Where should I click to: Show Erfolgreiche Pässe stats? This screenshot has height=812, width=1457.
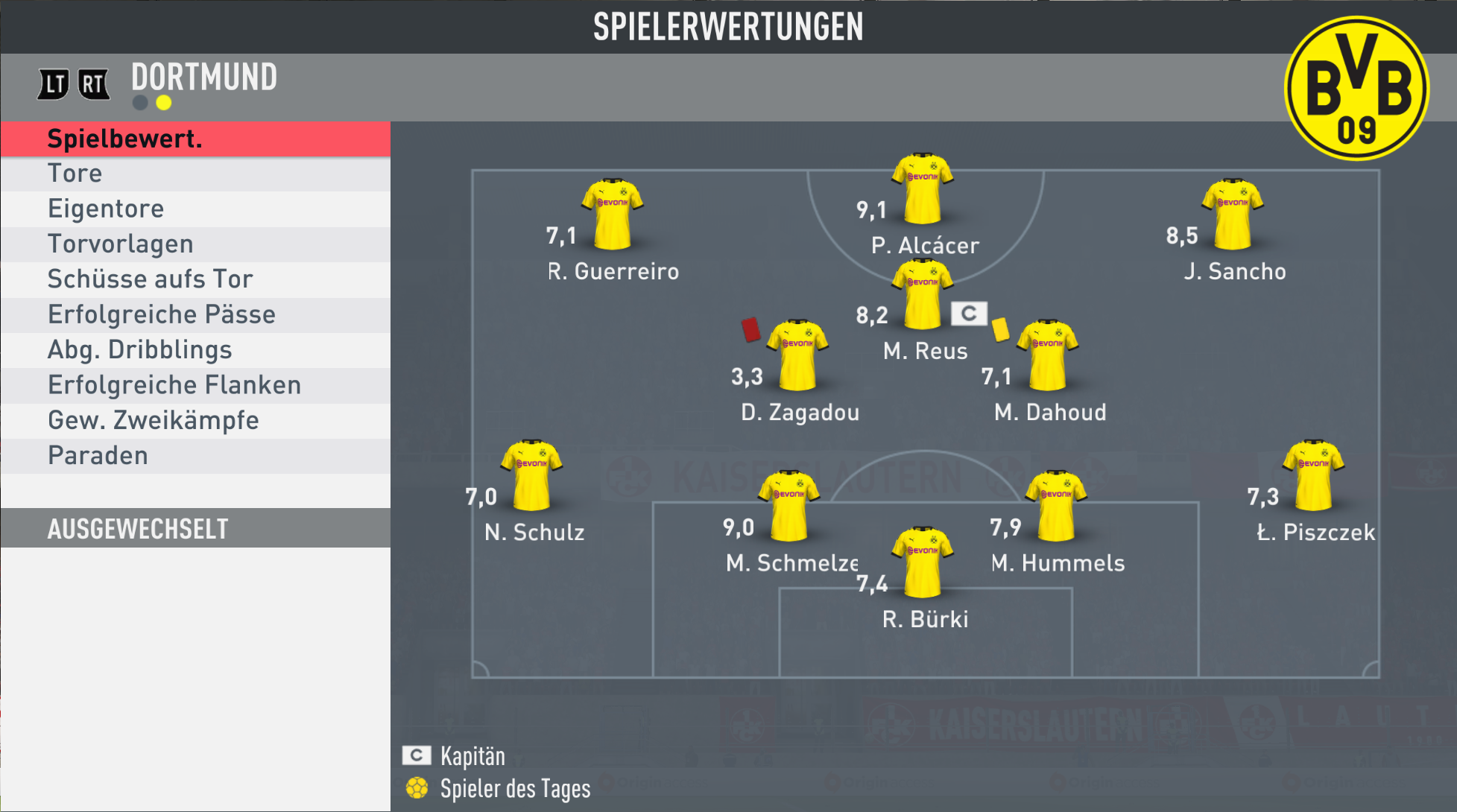point(195,314)
